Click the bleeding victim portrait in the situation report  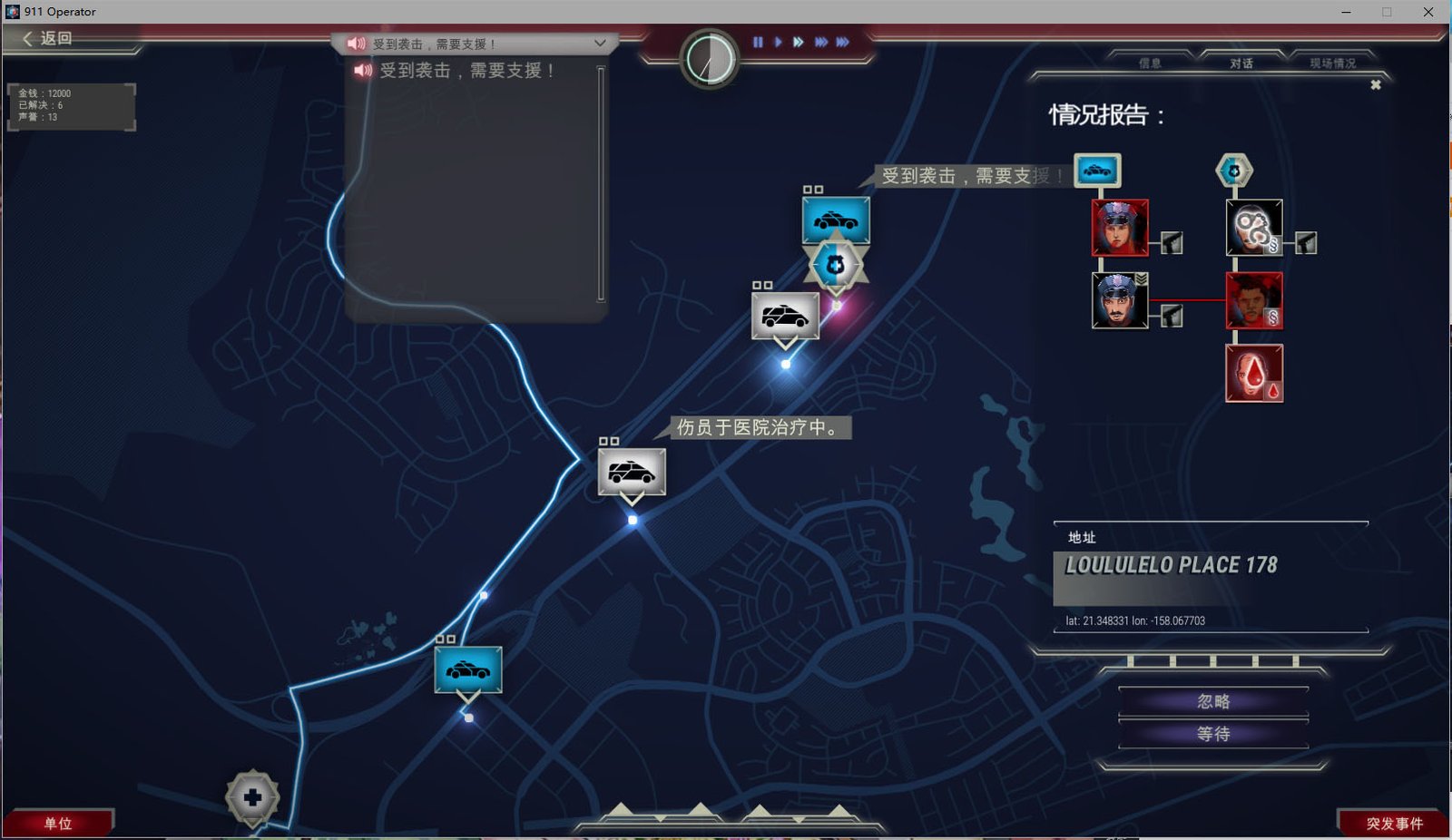(x=1253, y=372)
